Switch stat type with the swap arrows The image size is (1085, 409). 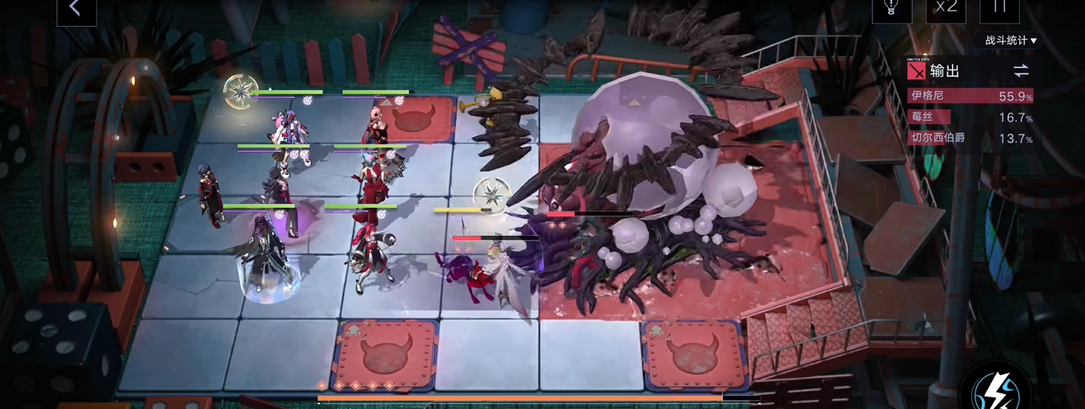pyautogui.click(x=1020, y=70)
